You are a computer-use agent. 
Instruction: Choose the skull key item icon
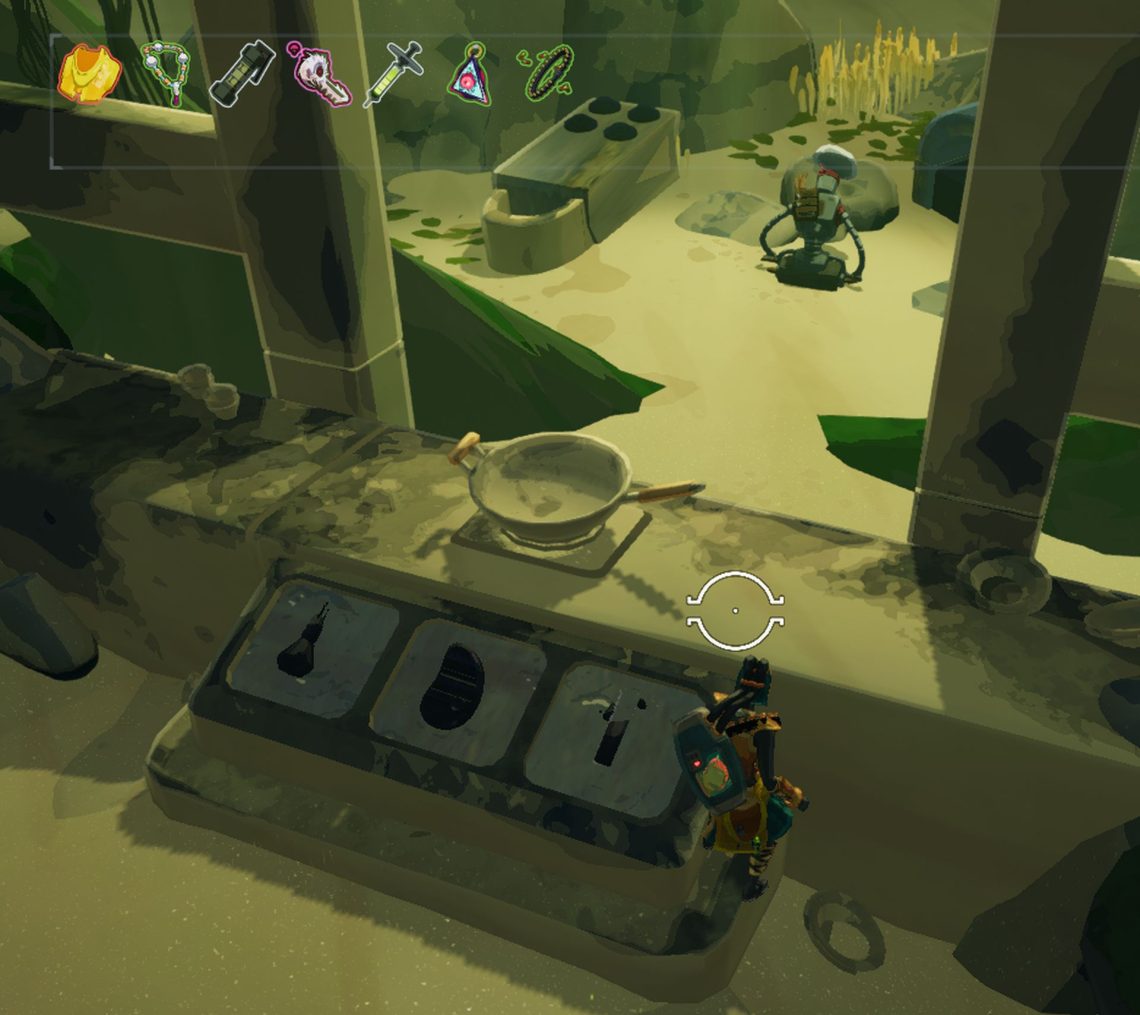pyautogui.click(x=320, y=75)
